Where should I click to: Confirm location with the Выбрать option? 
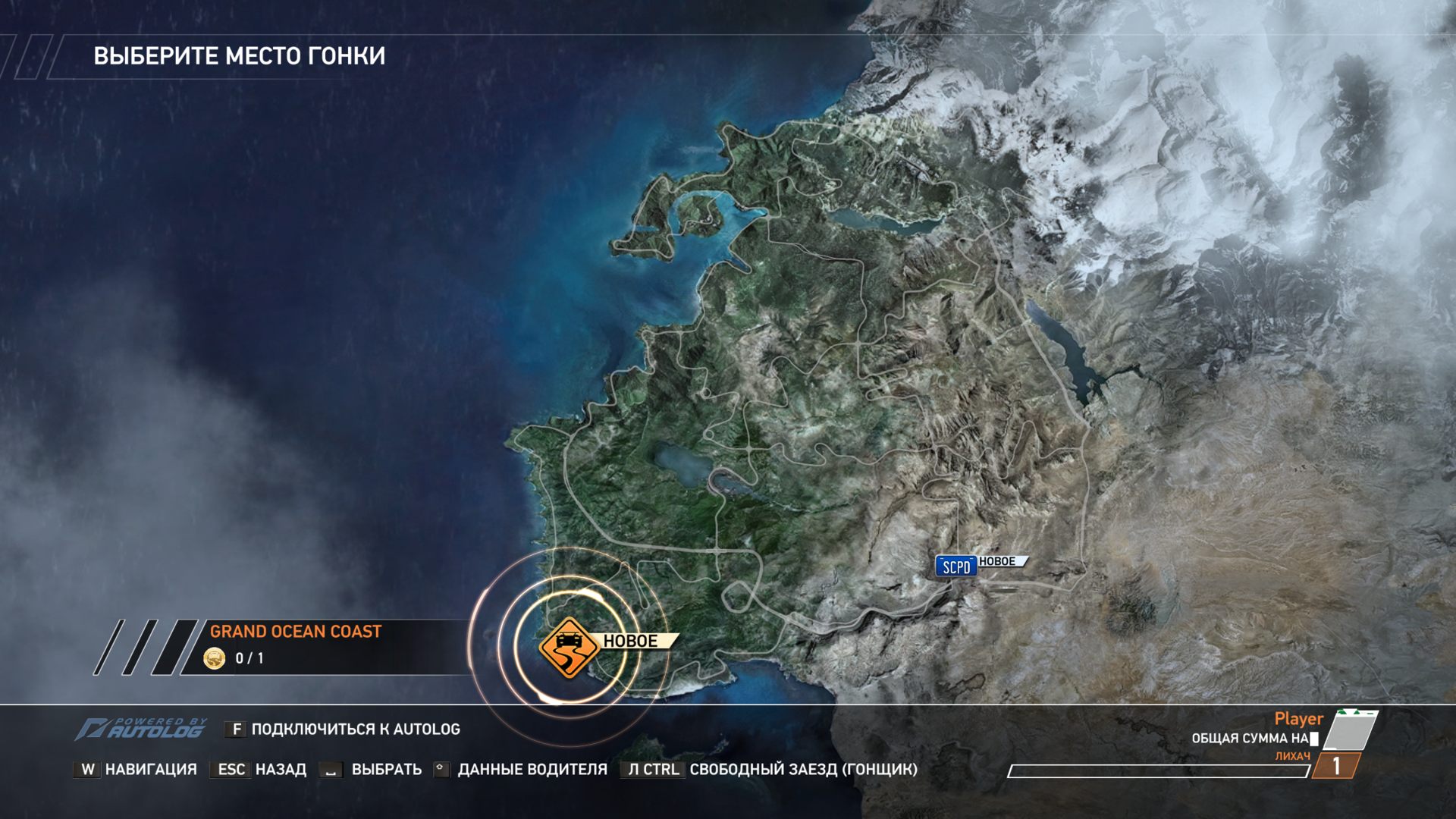click(372, 770)
